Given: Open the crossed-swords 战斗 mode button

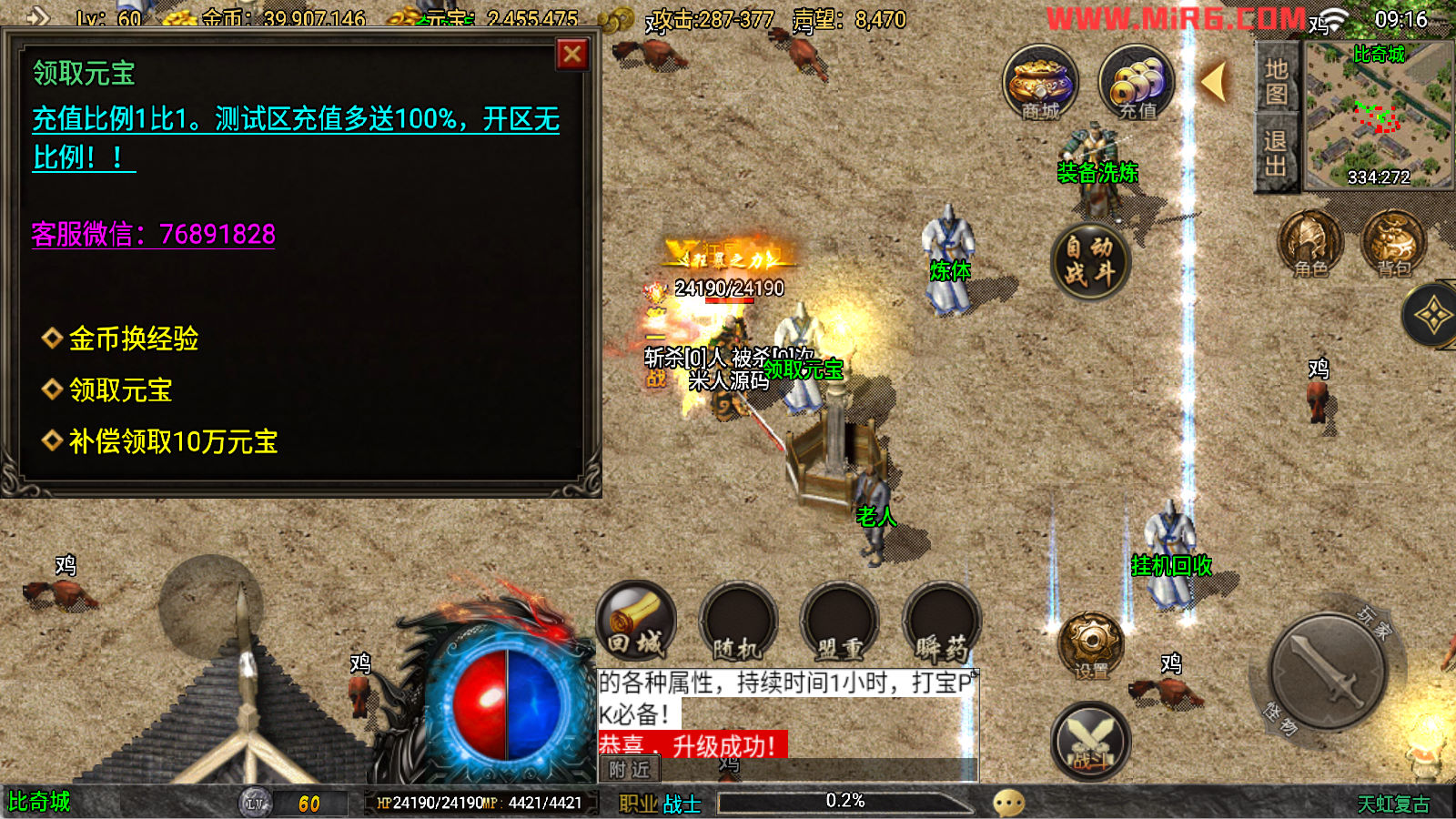Looking at the screenshot, I should coord(1090,741).
